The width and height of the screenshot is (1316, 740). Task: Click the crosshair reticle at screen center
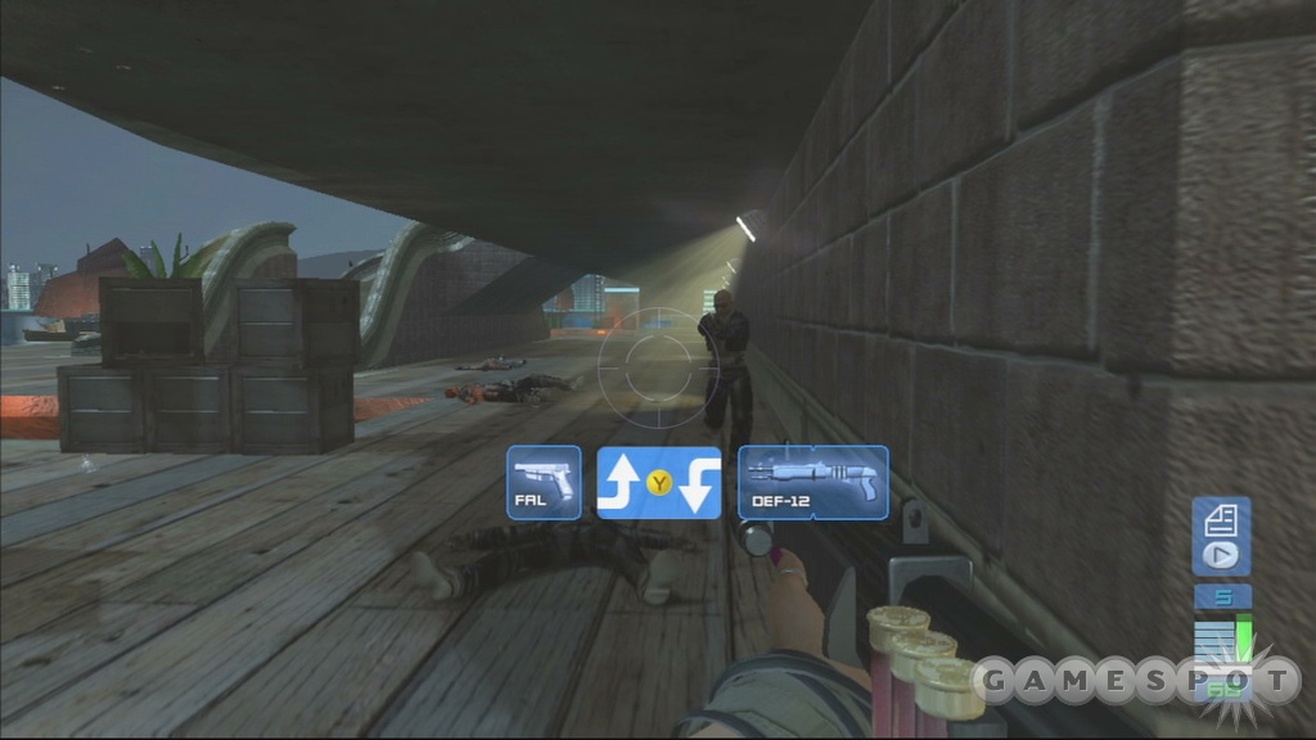click(x=660, y=370)
